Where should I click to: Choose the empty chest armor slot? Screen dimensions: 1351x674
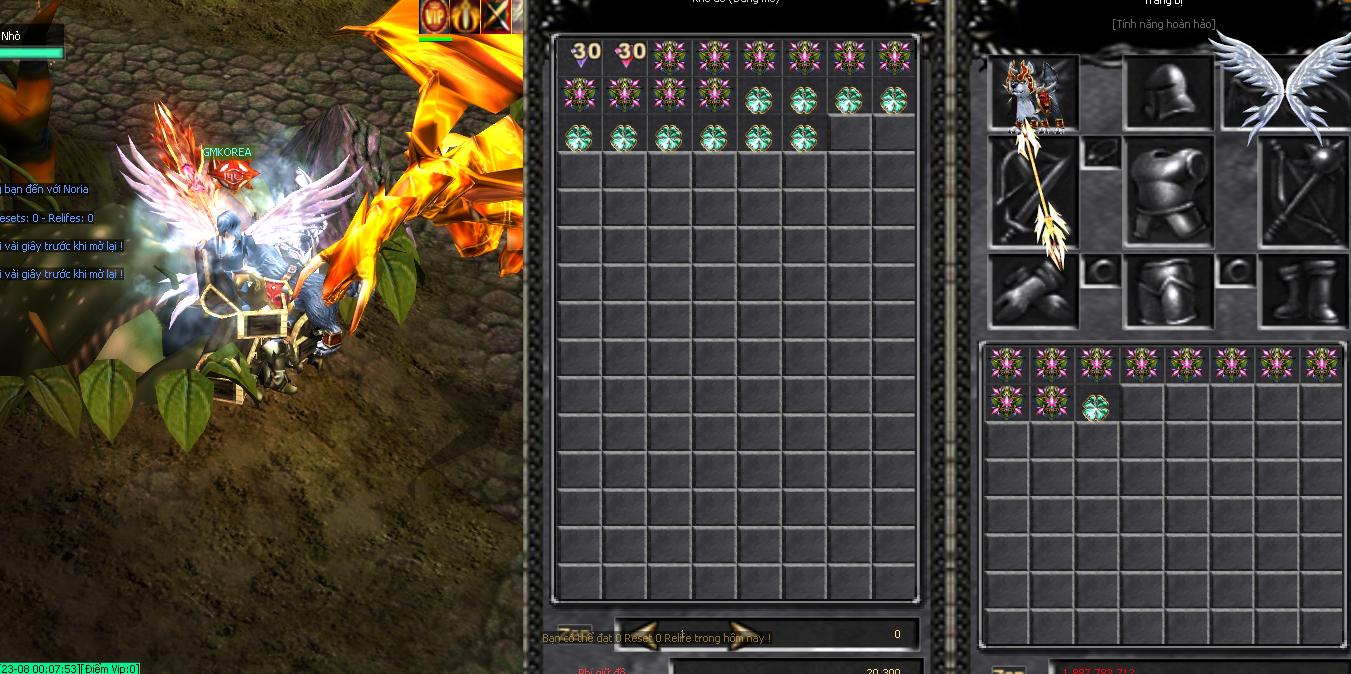tap(1168, 192)
